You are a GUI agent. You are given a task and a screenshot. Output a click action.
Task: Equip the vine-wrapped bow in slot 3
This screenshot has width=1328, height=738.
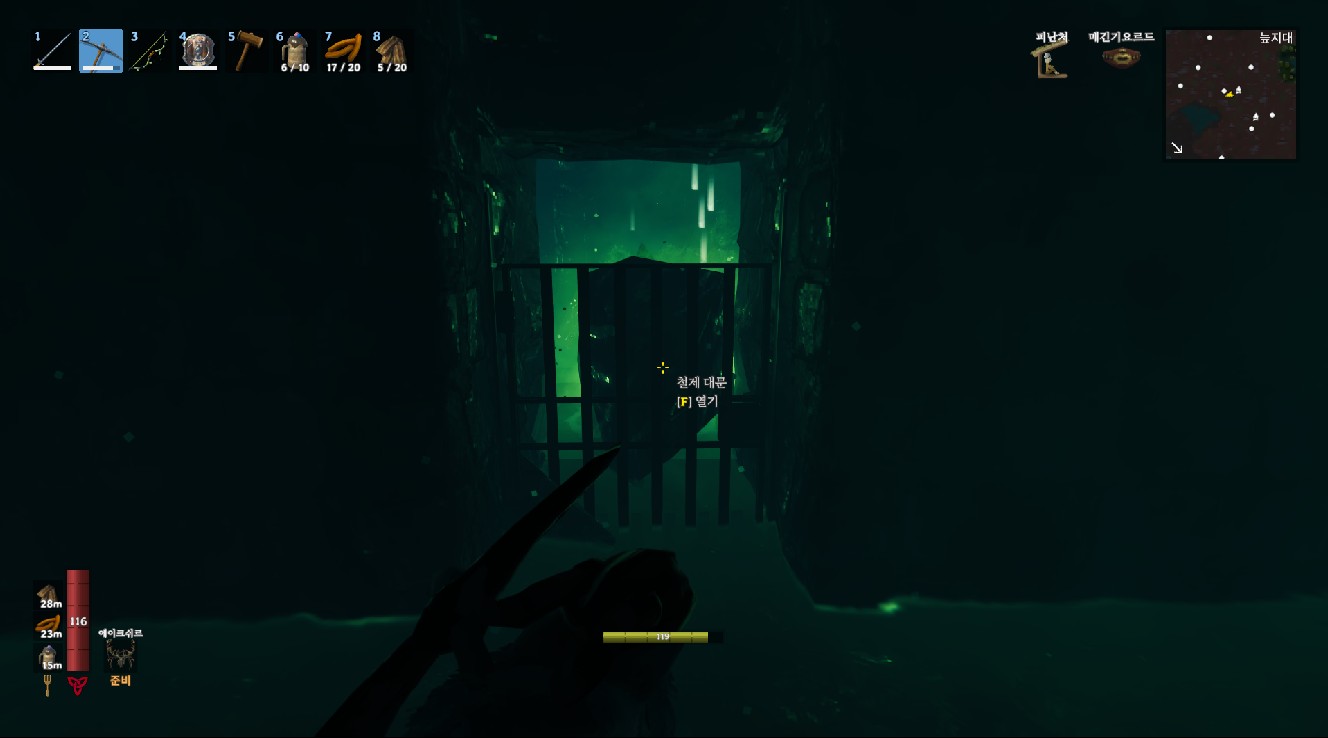point(149,51)
